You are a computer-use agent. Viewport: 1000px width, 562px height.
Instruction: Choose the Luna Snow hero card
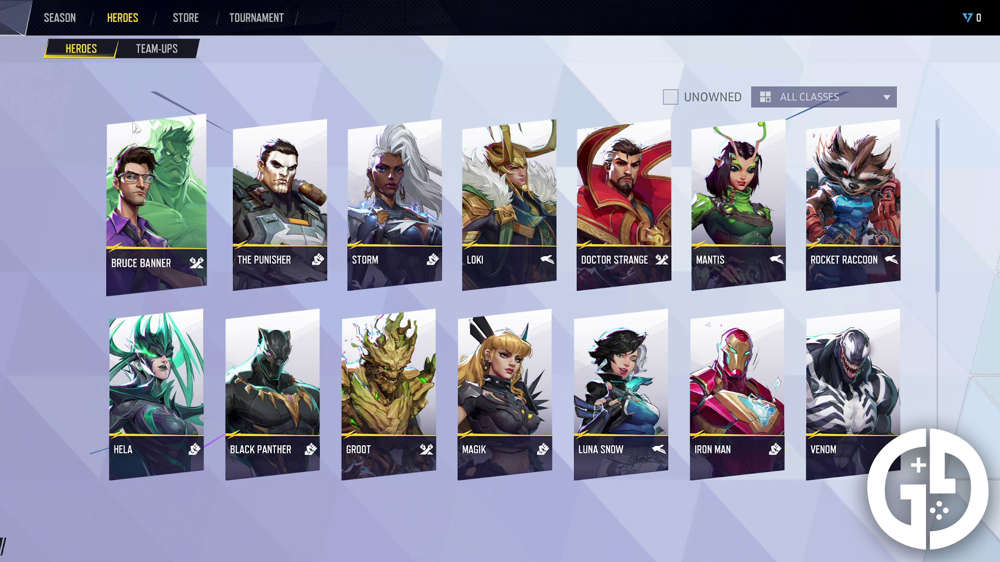pyautogui.click(x=621, y=393)
